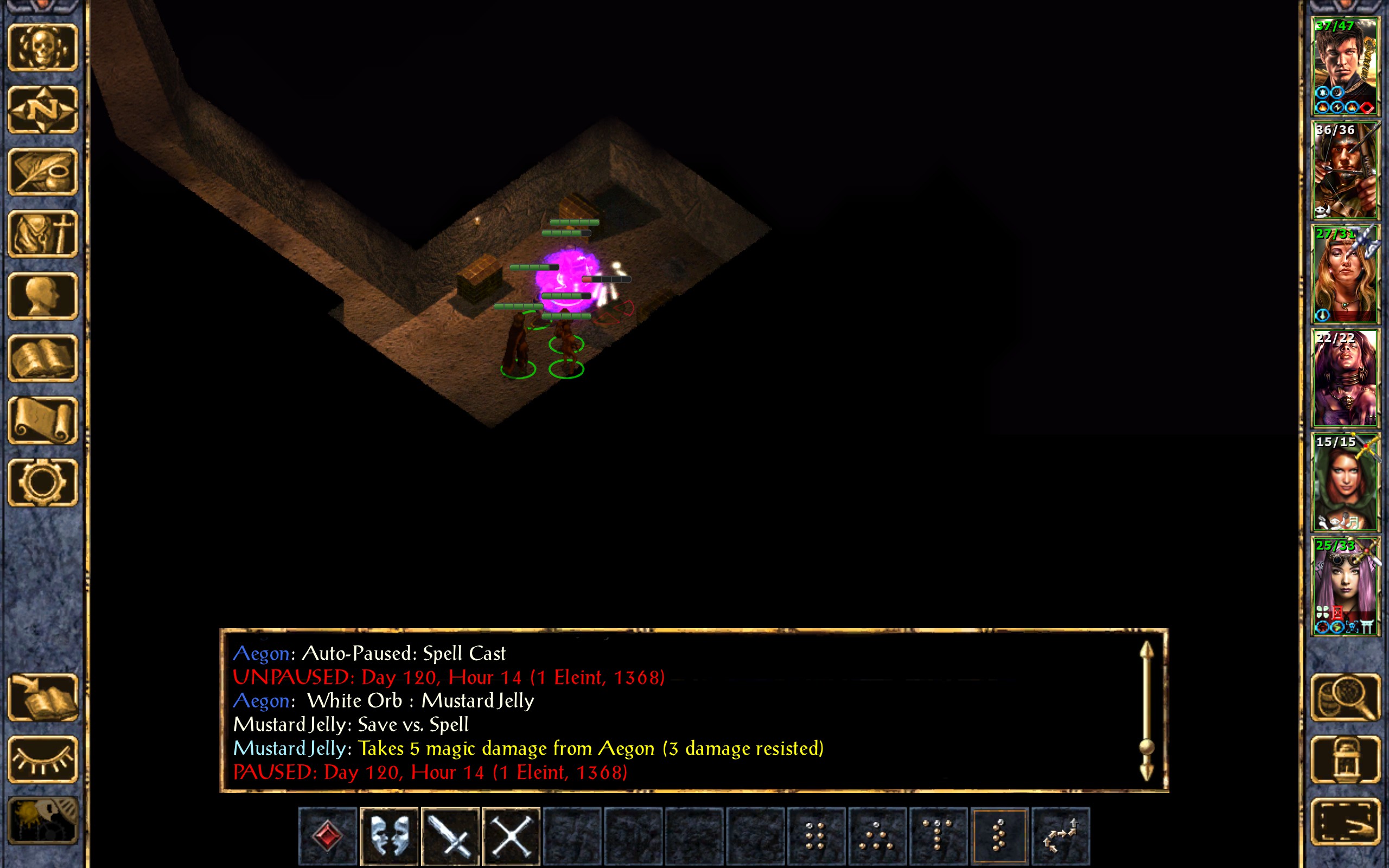Choose the pink-haired portrait with 25/33 HP
Viewport: 1389px width, 868px height.
pyautogui.click(x=1345, y=585)
